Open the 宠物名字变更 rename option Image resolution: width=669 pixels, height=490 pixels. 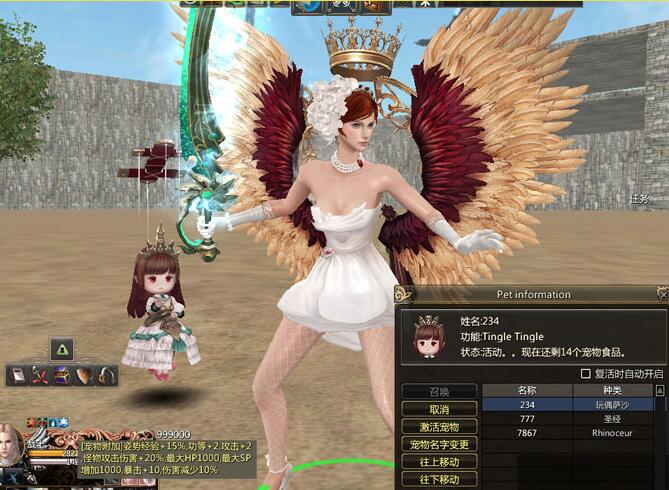(438, 444)
